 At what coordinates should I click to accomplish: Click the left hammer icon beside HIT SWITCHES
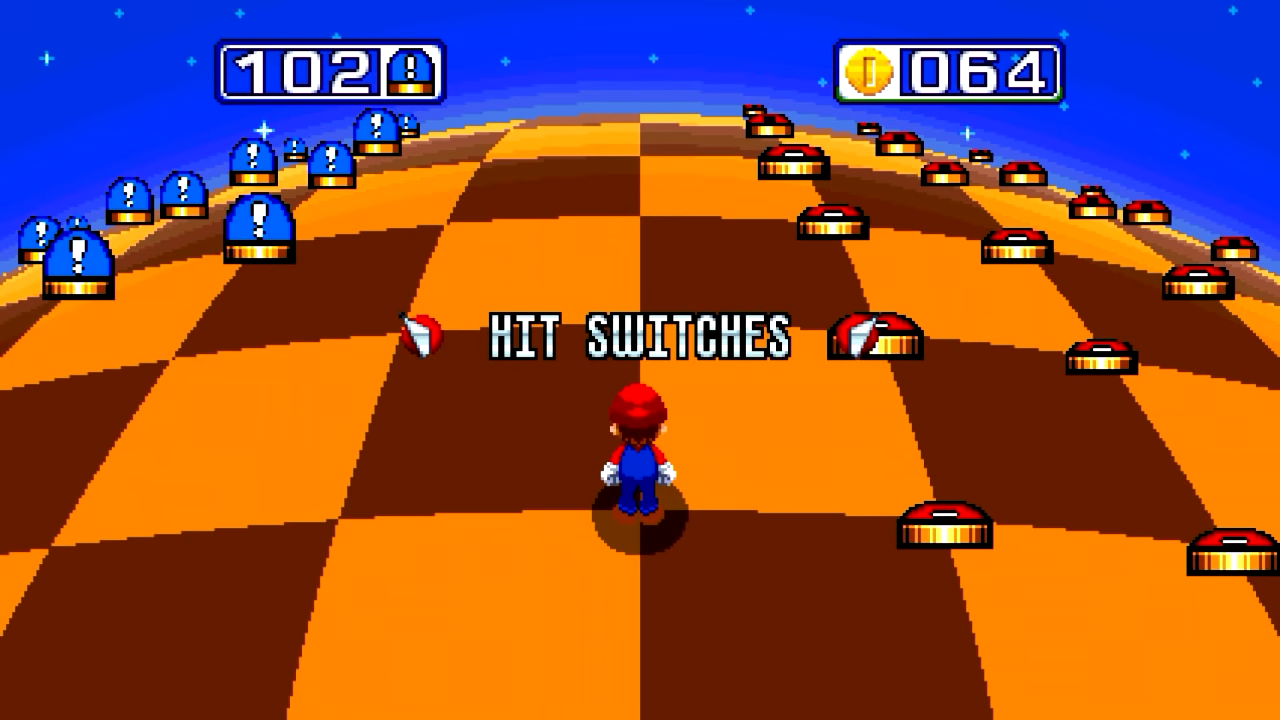[x=423, y=337]
